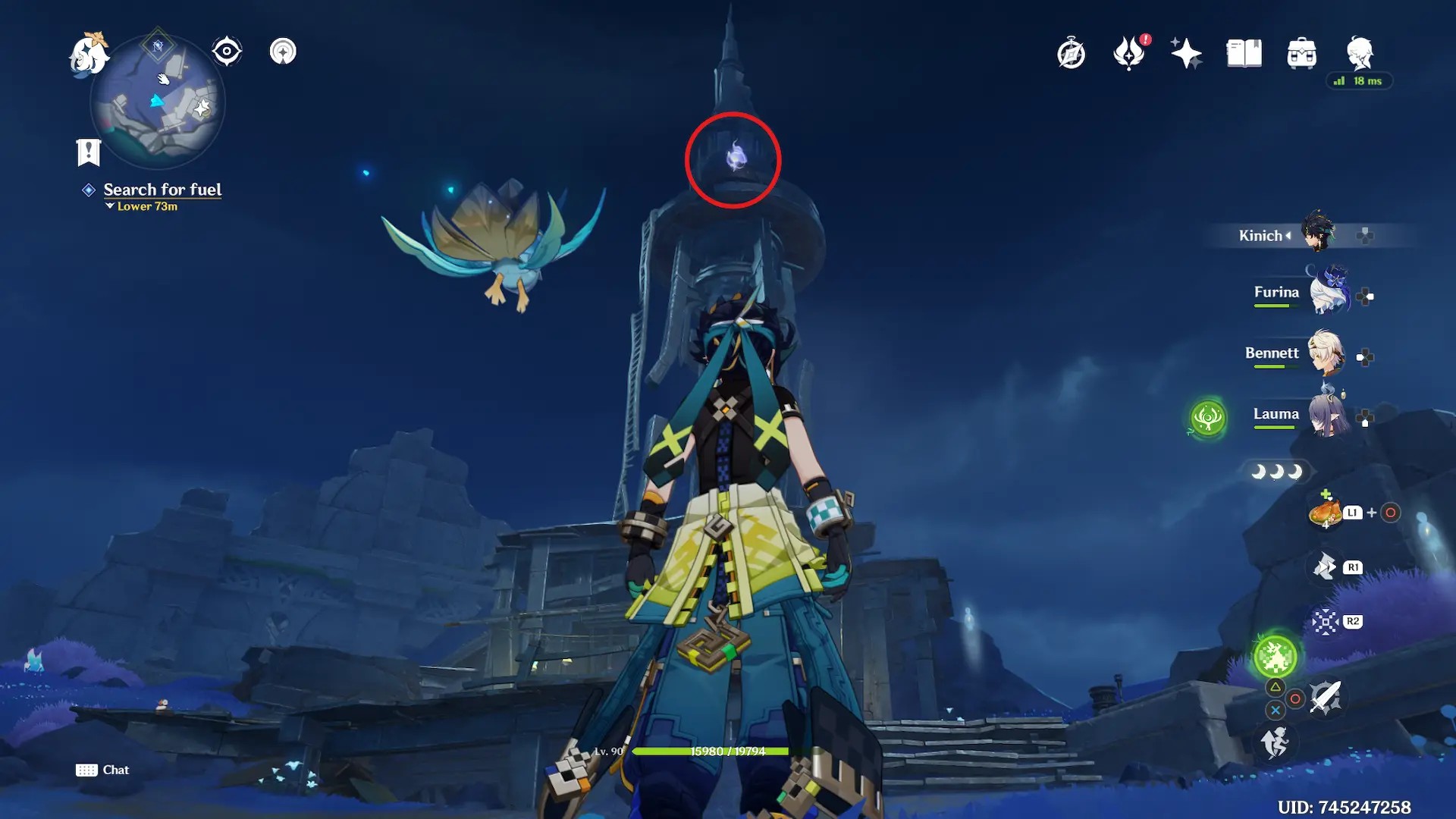The image size is (1456, 819).
Task: Toggle the elemental sight eye icon
Action: pos(227,52)
